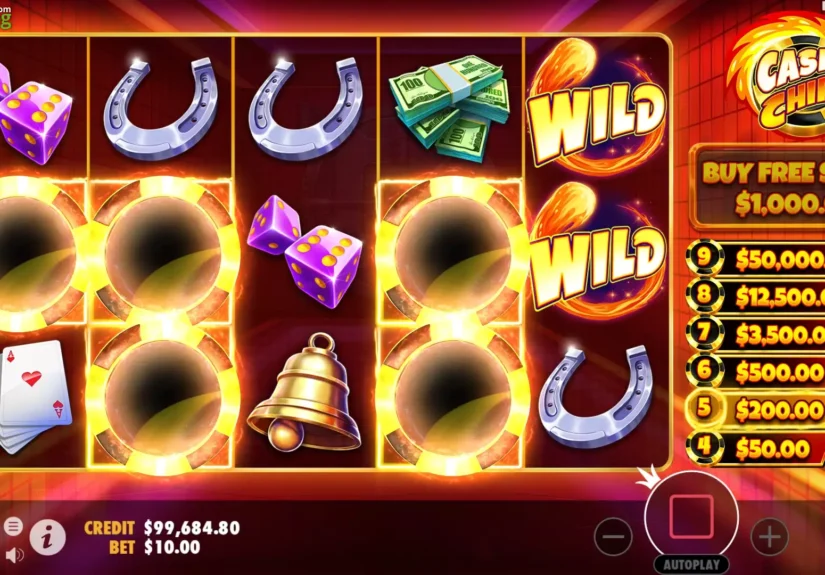
Task: Stop the spin with the square button
Action: [691, 516]
